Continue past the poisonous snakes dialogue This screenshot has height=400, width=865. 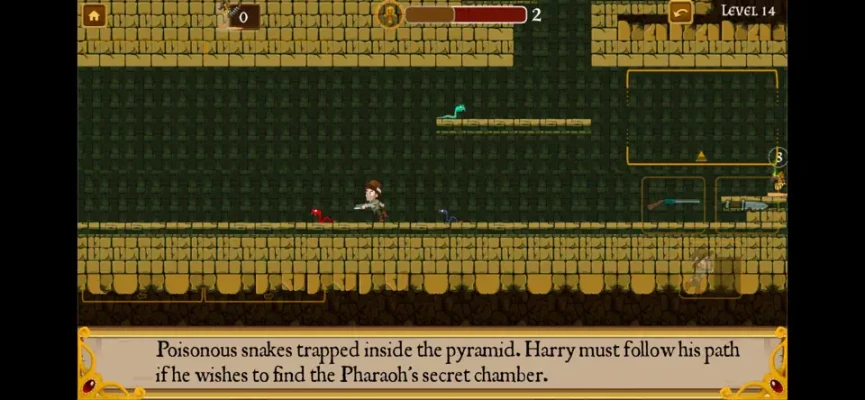pos(432,363)
